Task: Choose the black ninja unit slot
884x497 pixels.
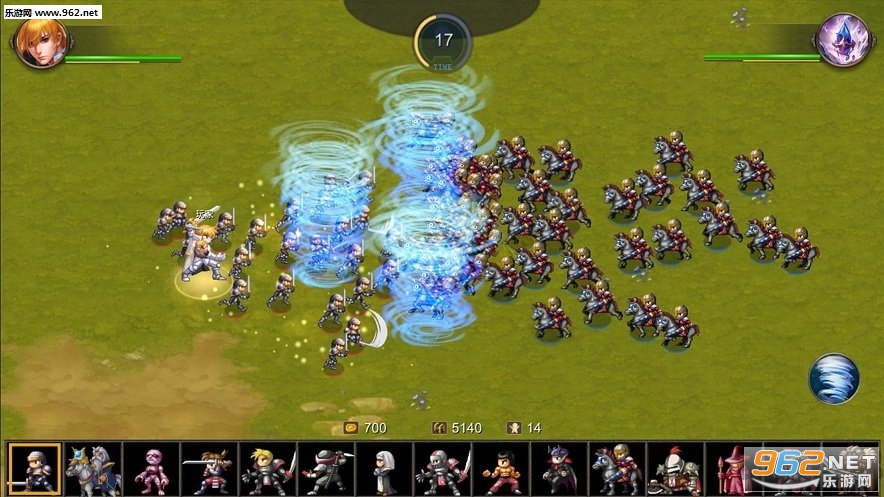Action: click(x=326, y=468)
